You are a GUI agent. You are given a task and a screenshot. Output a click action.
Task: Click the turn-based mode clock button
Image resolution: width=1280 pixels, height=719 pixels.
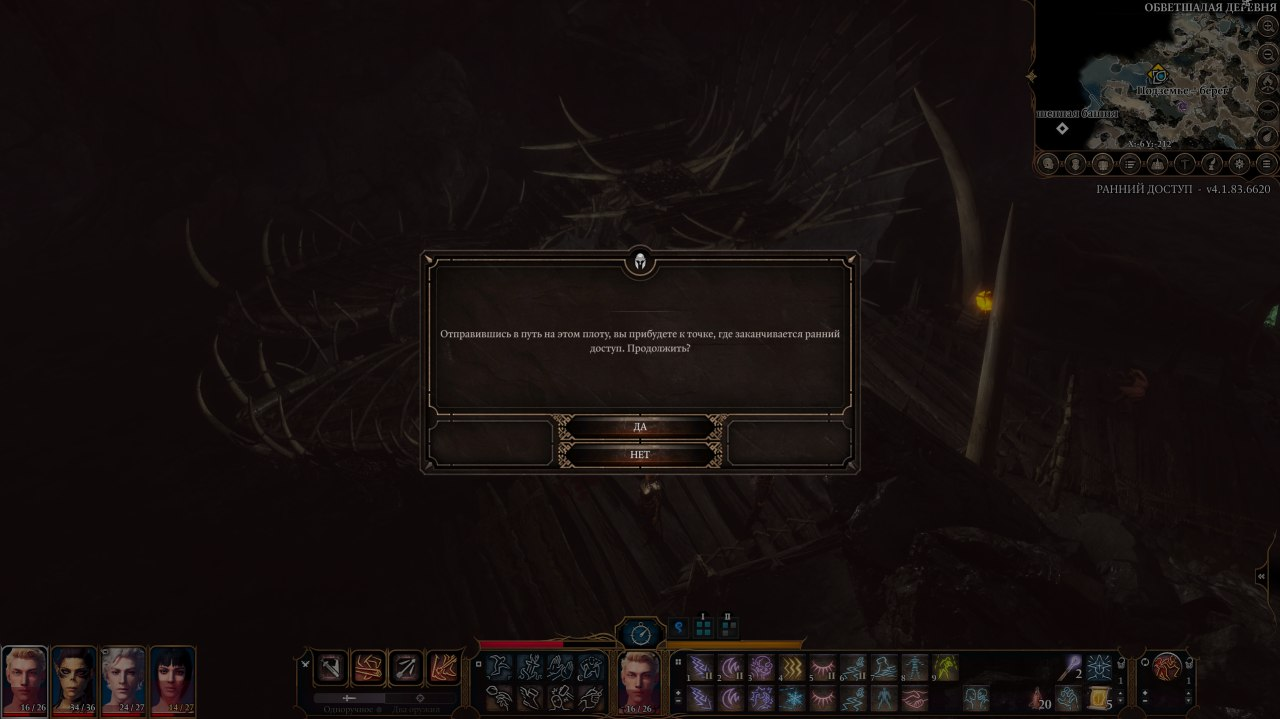[641, 634]
